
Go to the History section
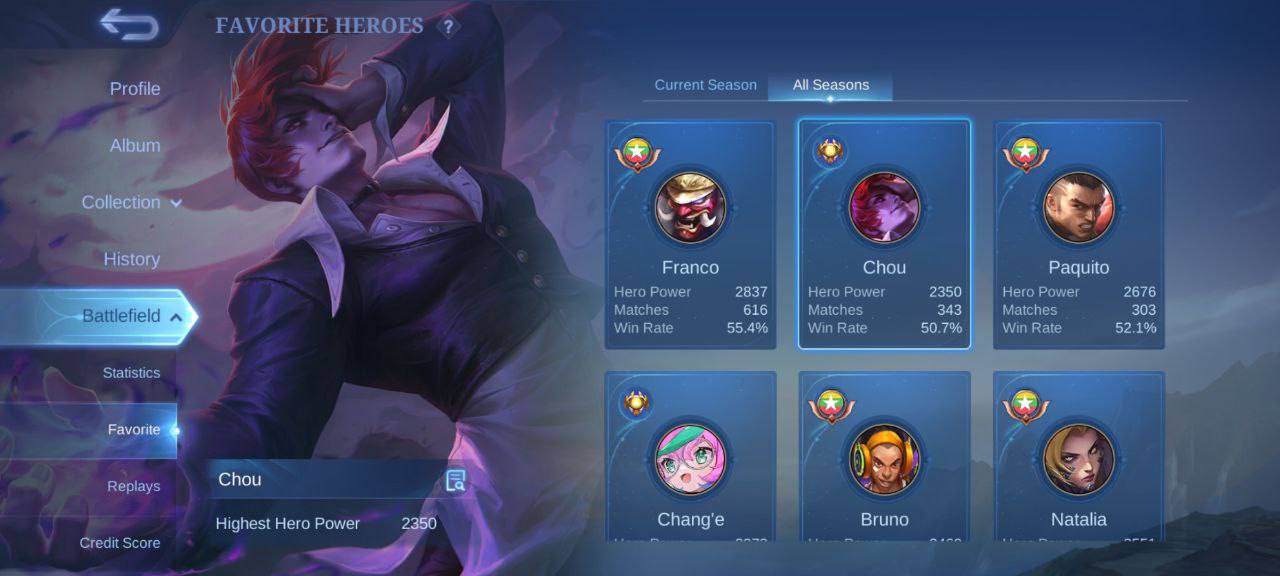click(131, 260)
